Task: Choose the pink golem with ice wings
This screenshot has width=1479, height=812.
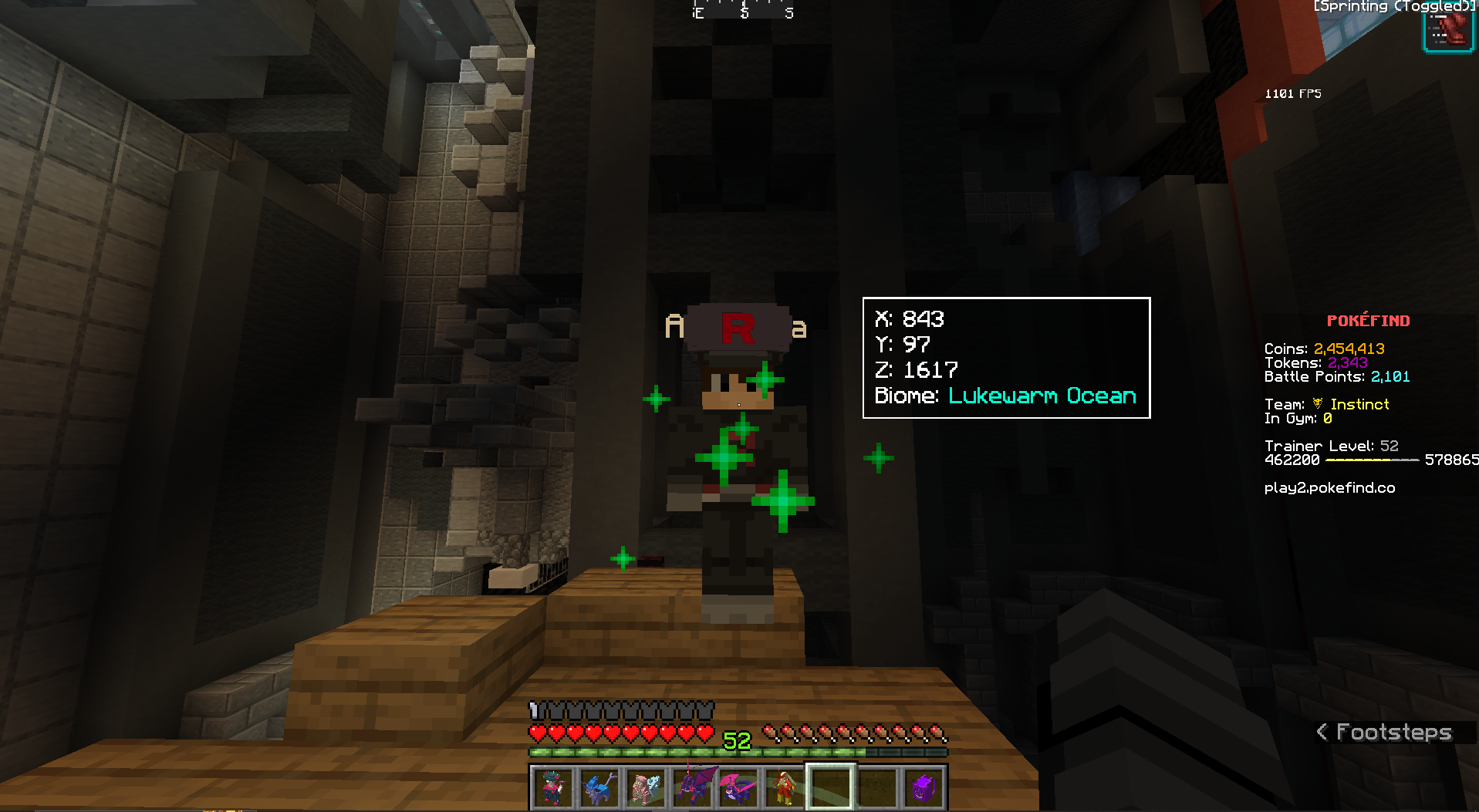Action: pyautogui.click(x=645, y=787)
